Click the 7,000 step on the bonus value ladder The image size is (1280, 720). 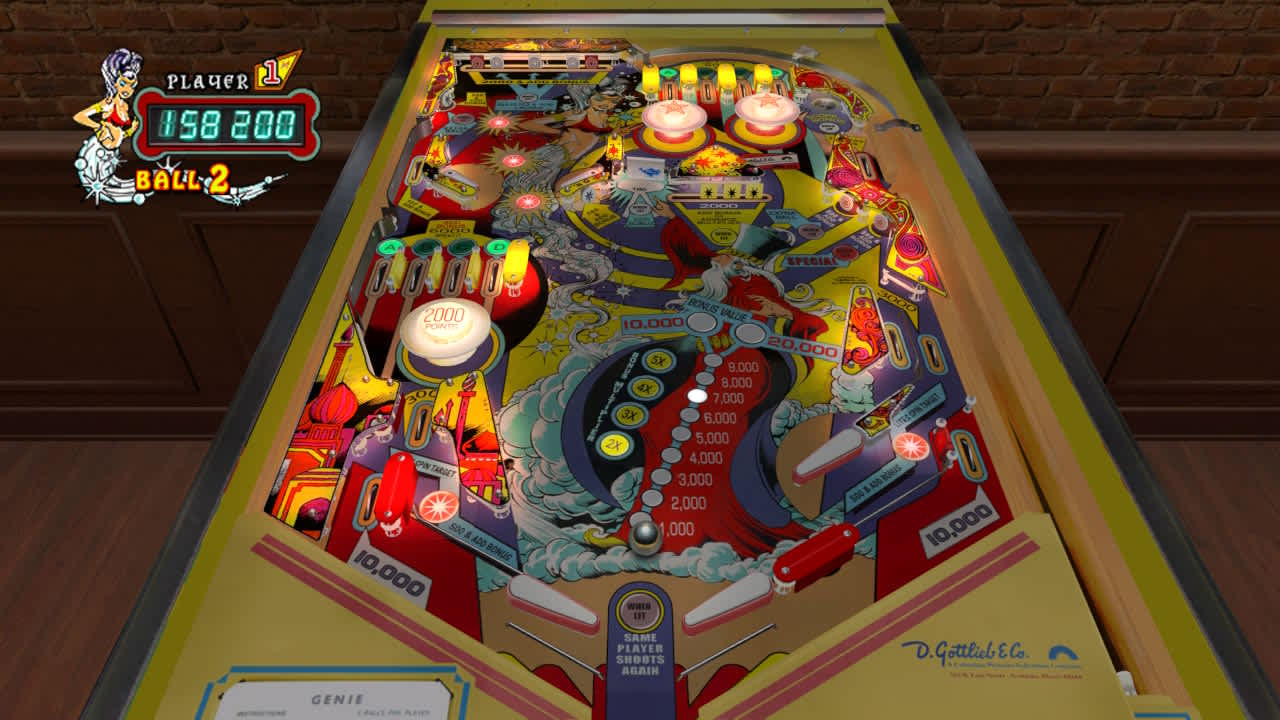pyautogui.click(x=696, y=395)
